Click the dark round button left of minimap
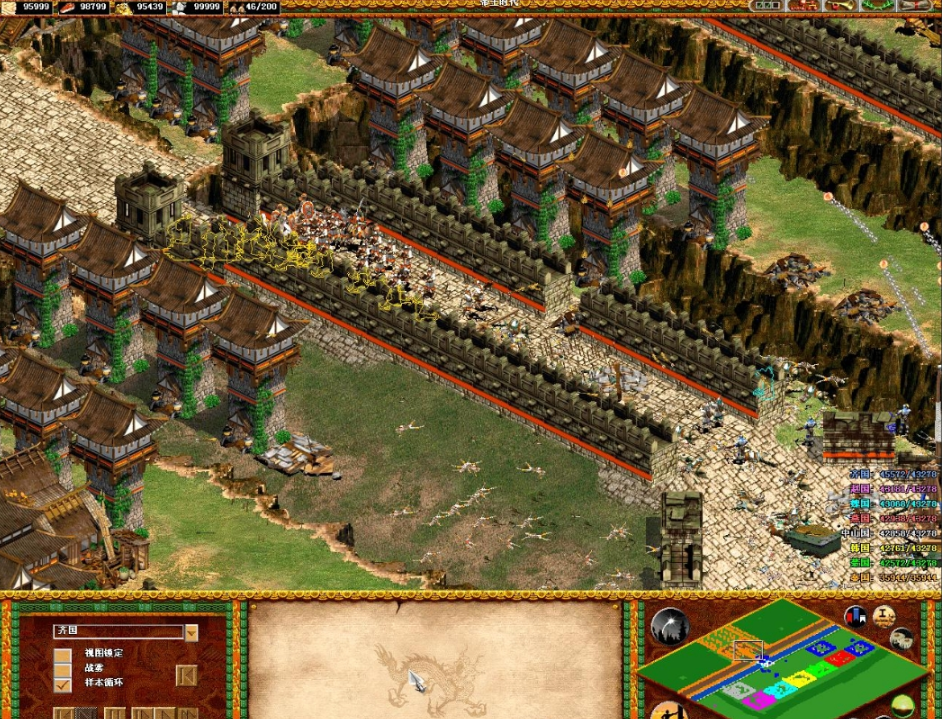Viewport: 942px width, 719px height. (669, 627)
